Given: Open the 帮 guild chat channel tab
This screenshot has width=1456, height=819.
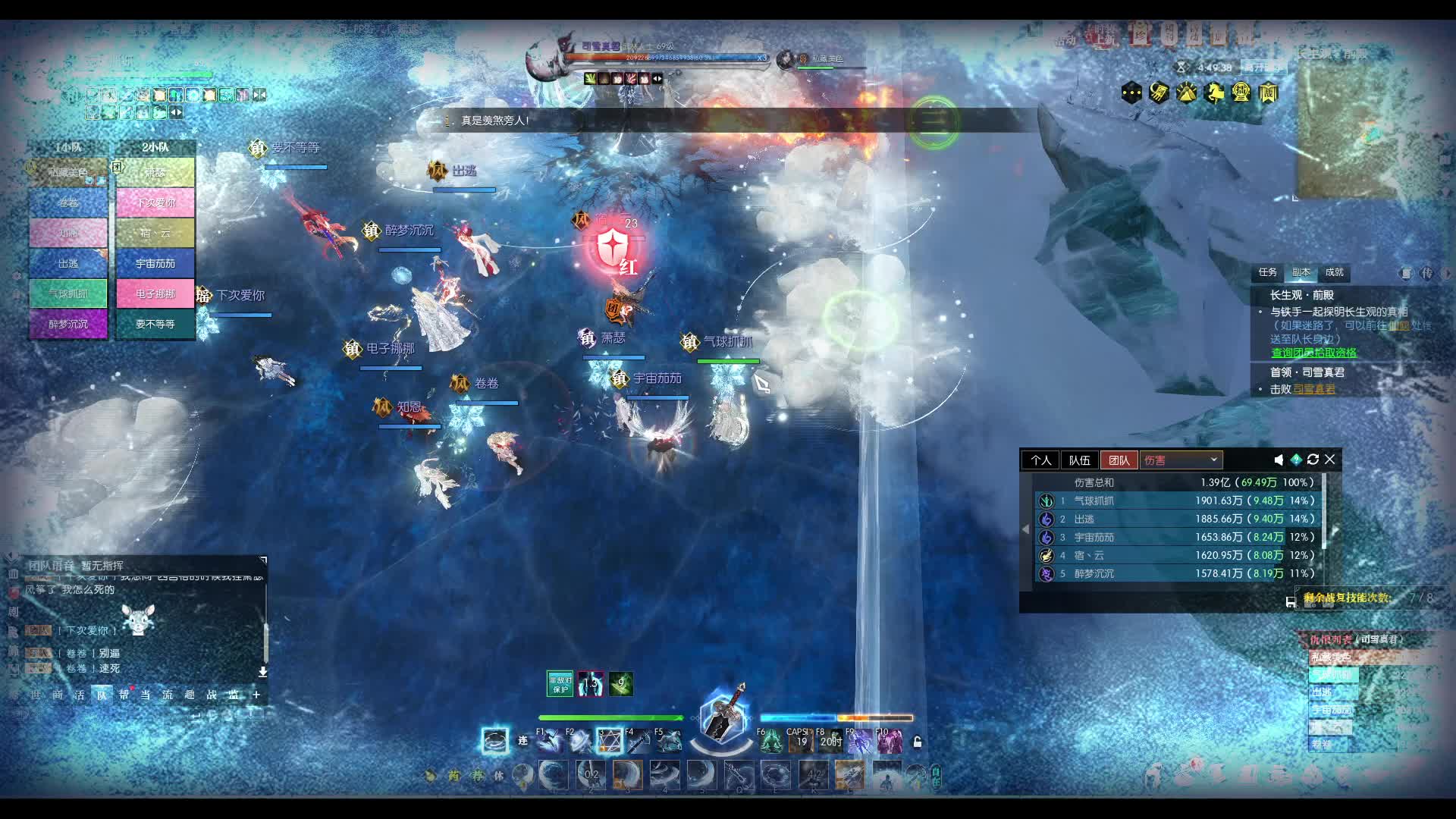Looking at the screenshot, I should click(x=124, y=695).
